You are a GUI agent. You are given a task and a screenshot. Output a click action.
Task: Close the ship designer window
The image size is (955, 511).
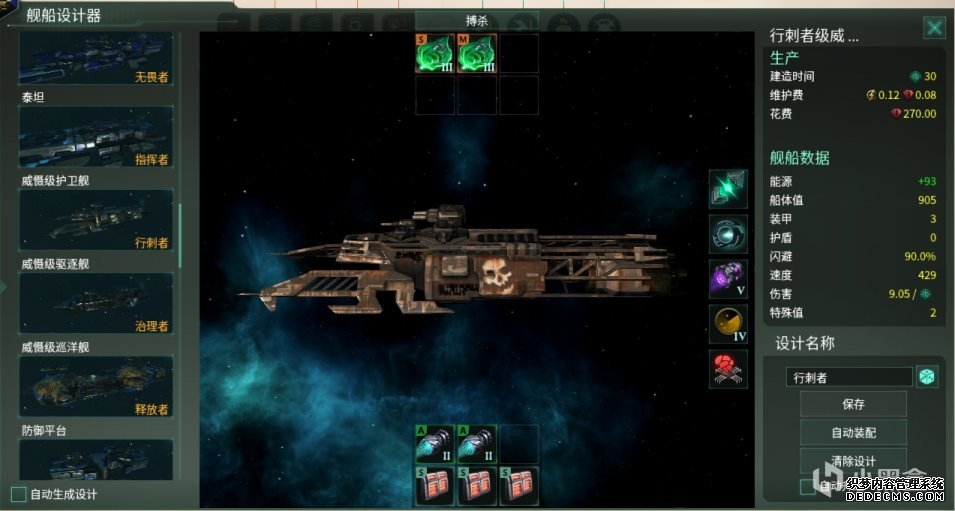(x=933, y=28)
